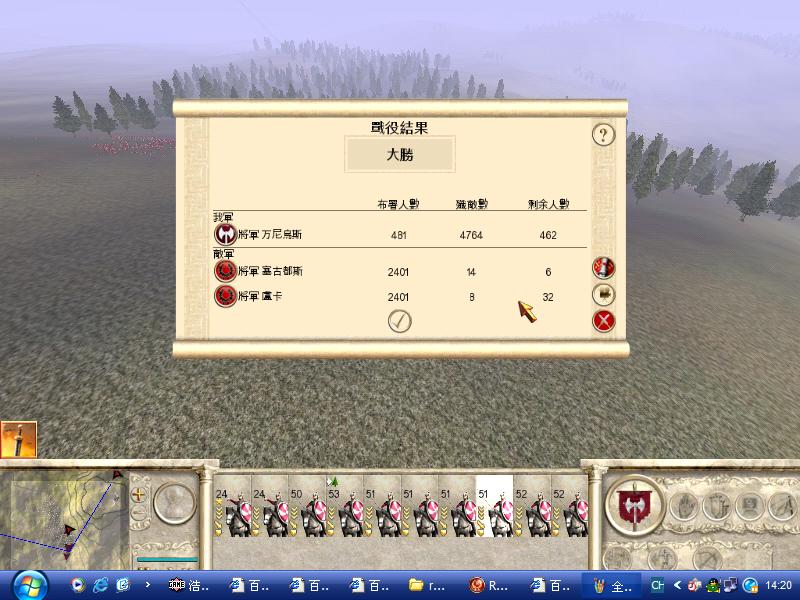800x600 pixels.
Task: Click the red faction banner button
Action: tap(633, 503)
